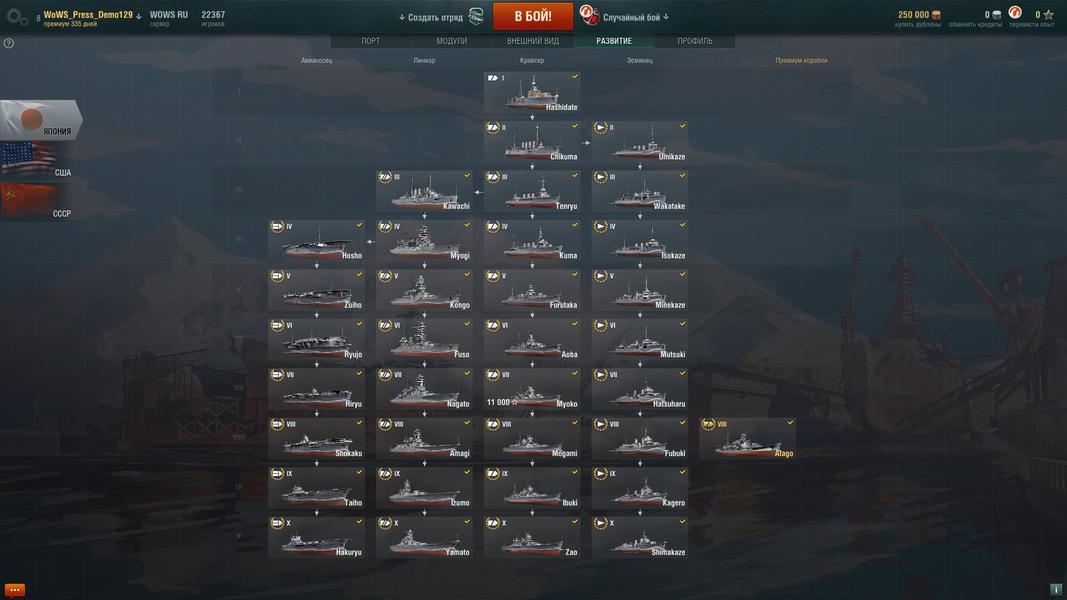Start the battle with В БОЙ! button
Screen dimensions: 1067x600
pyautogui.click(x=533, y=16)
